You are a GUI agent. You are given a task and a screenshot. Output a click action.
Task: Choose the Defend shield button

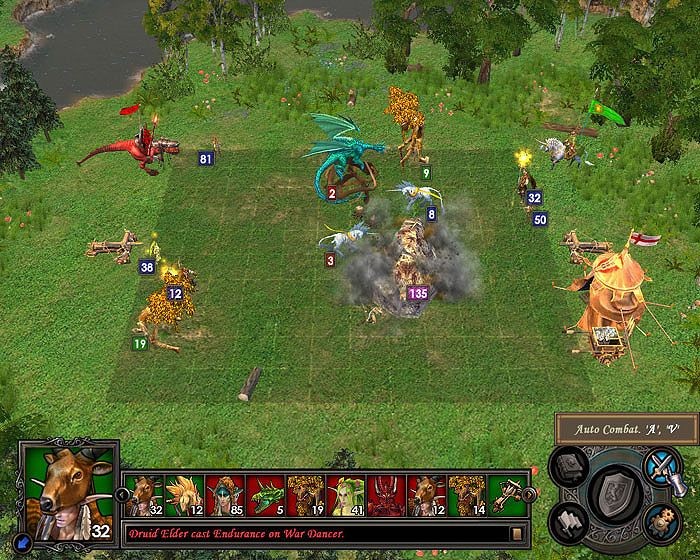(612, 495)
